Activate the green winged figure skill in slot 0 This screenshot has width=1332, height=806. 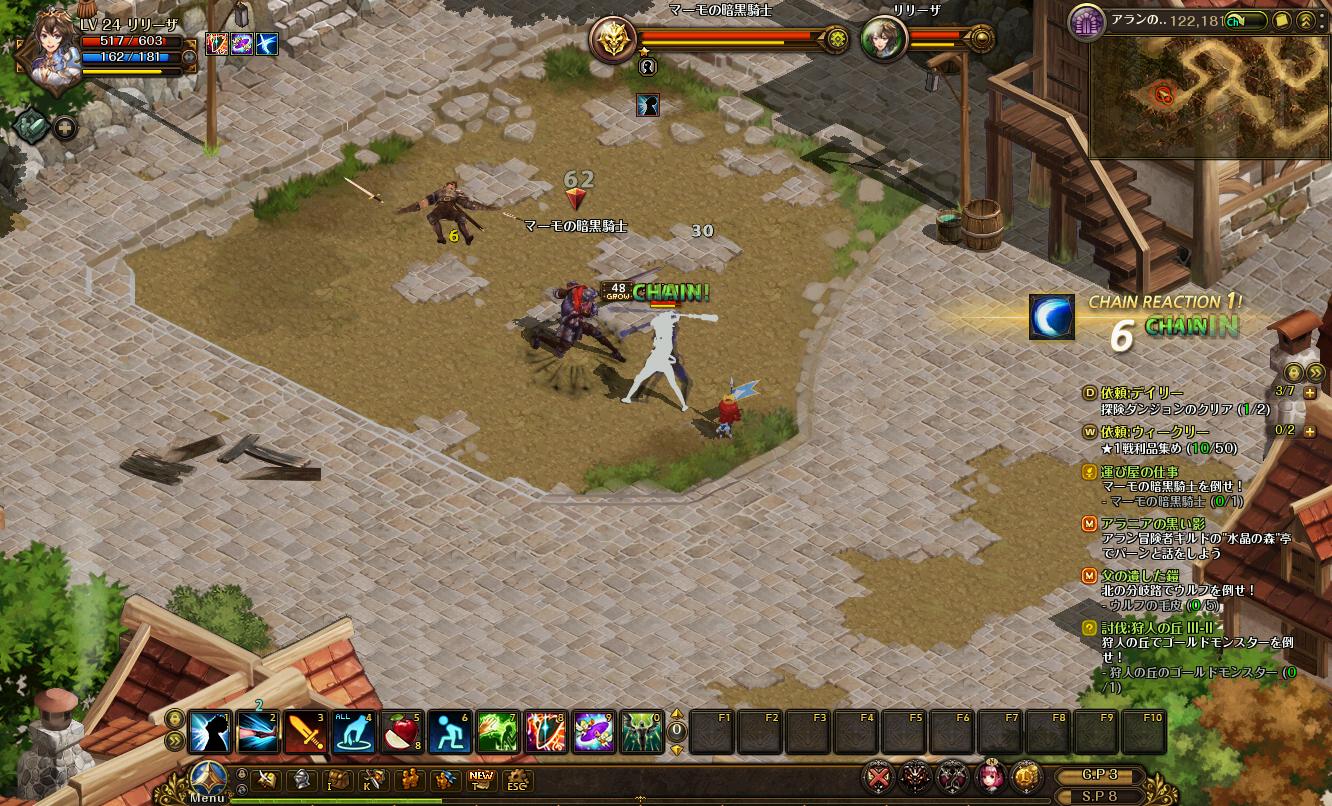click(x=641, y=732)
